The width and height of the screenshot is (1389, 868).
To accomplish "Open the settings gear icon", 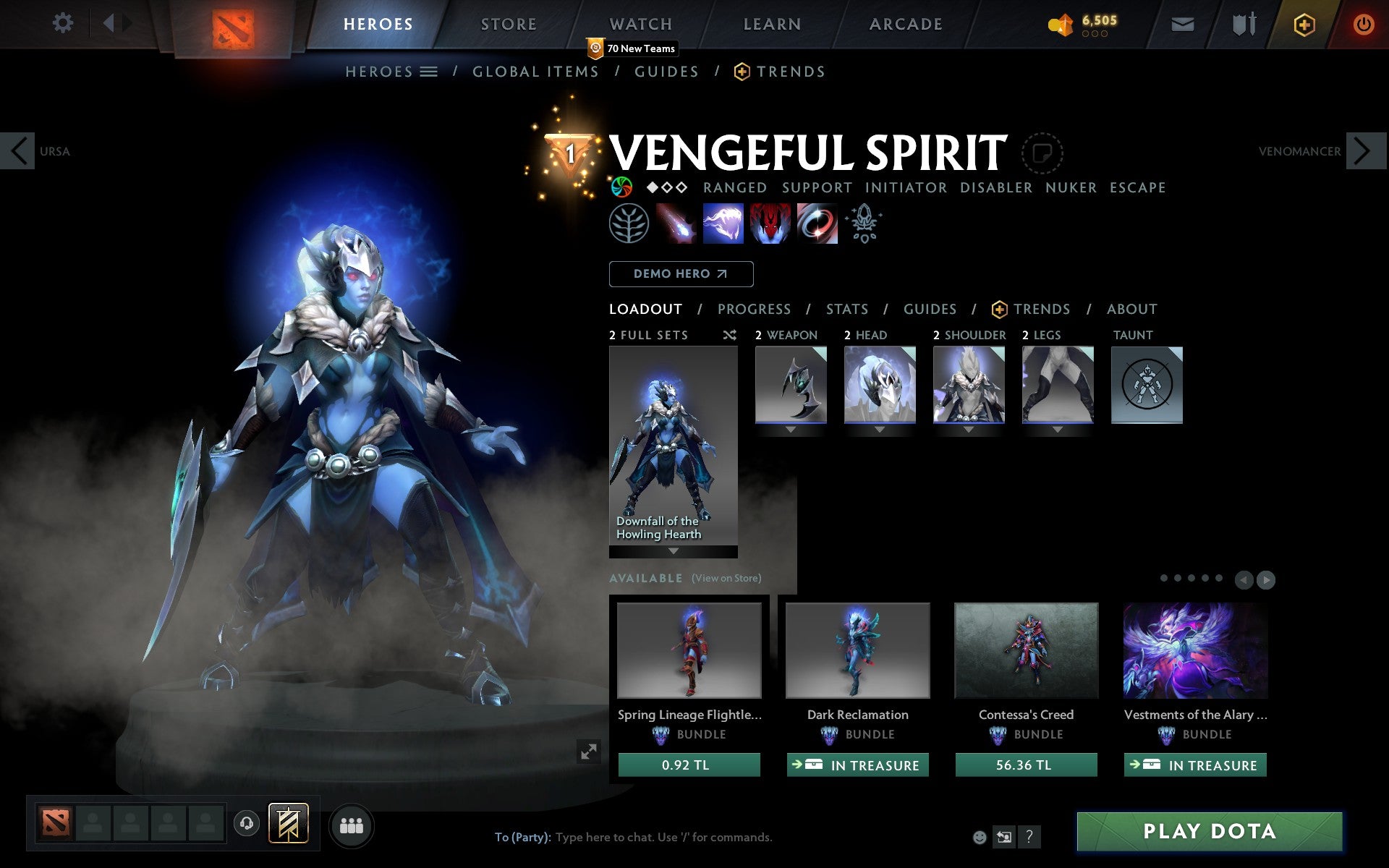I will pos(64,23).
